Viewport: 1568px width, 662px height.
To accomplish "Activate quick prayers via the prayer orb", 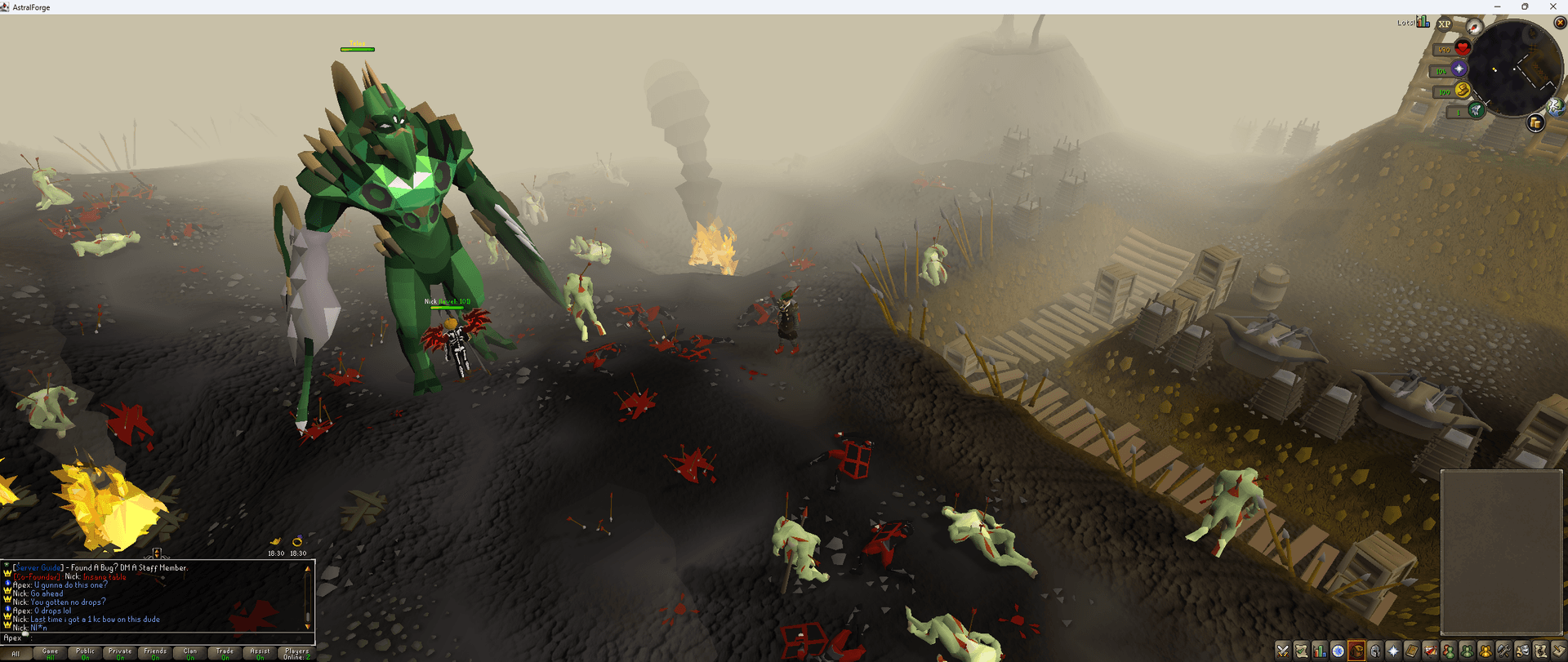I will click(x=1459, y=68).
